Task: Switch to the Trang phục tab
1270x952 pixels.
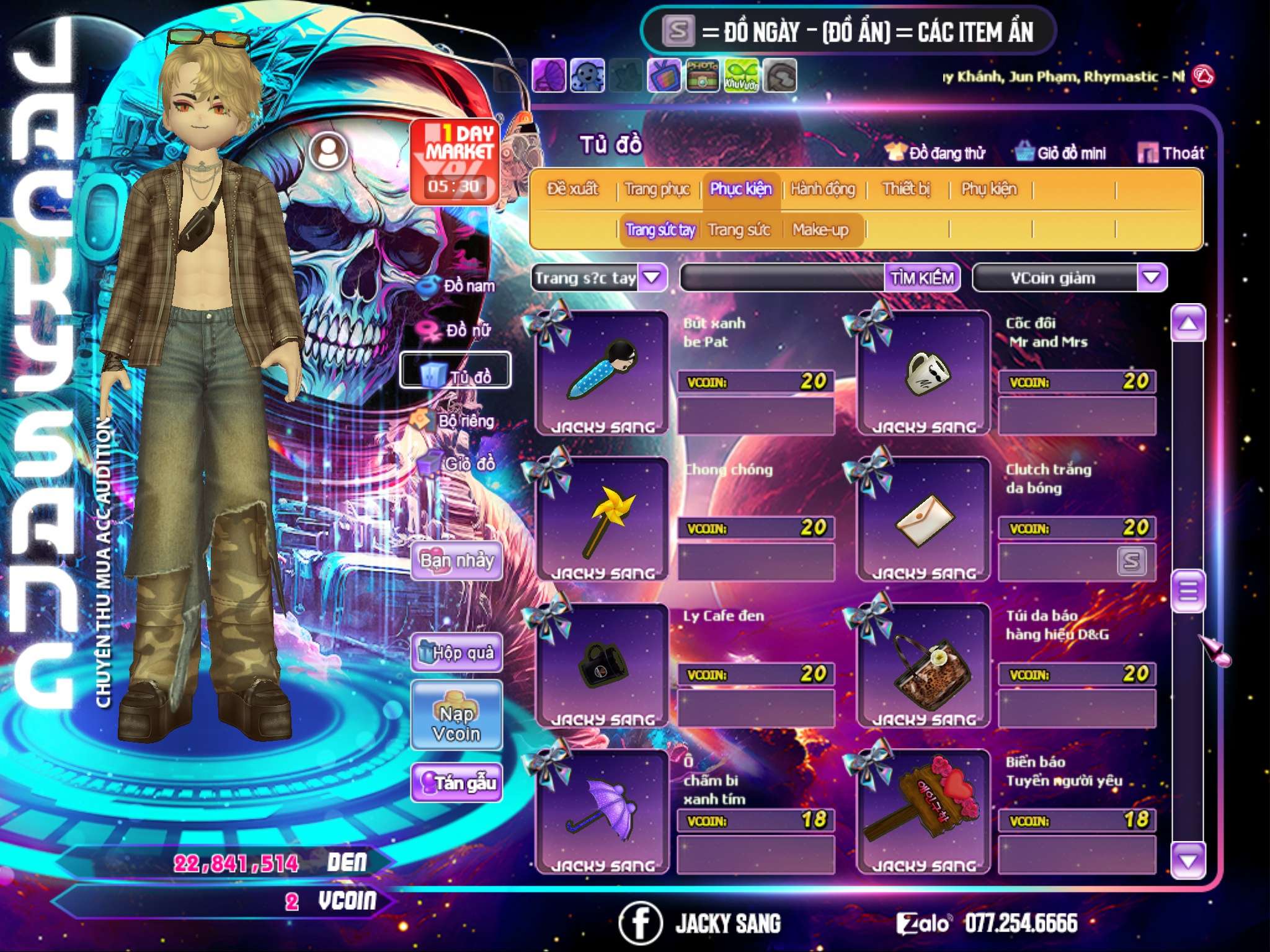Action: coord(657,189)
